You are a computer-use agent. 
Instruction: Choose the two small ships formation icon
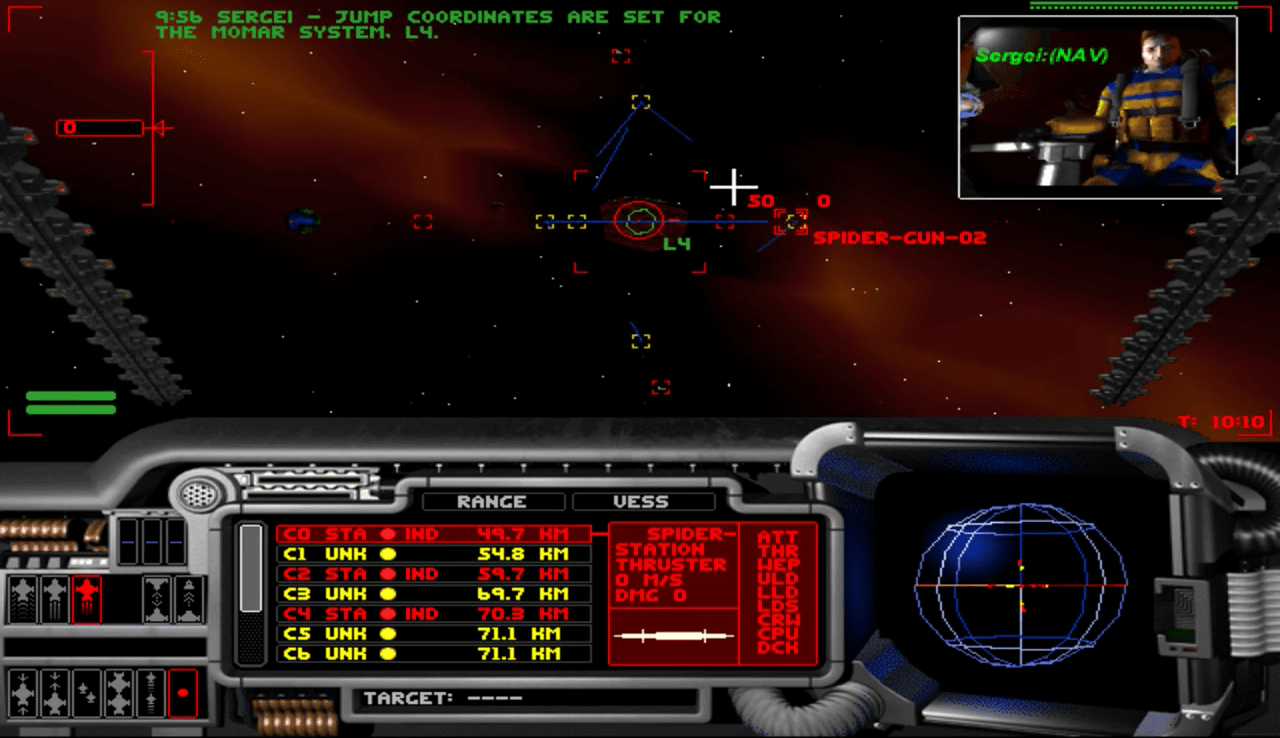pos(87,693)
